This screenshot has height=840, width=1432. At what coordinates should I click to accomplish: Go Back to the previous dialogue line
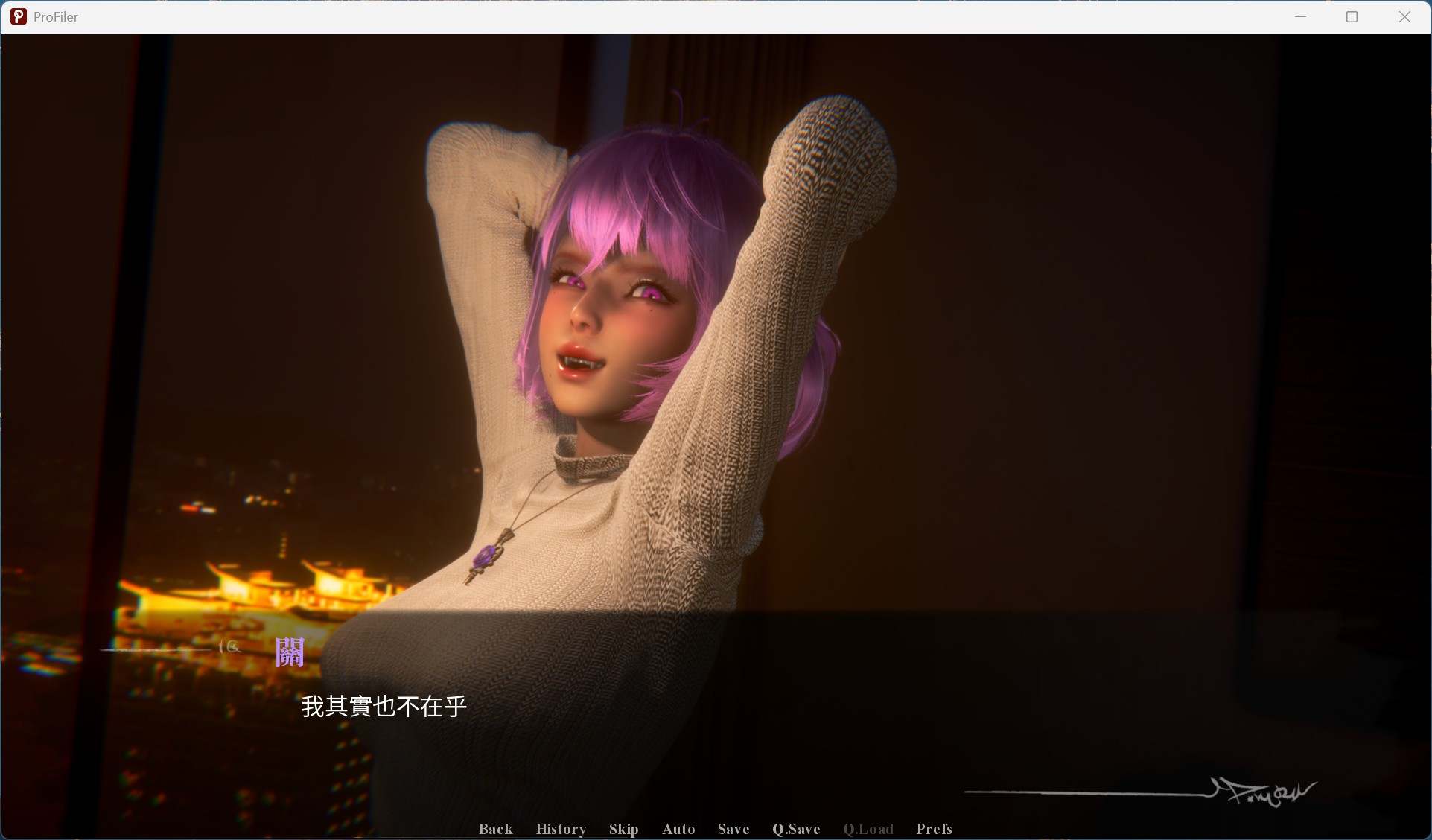(x=495, y=829)
